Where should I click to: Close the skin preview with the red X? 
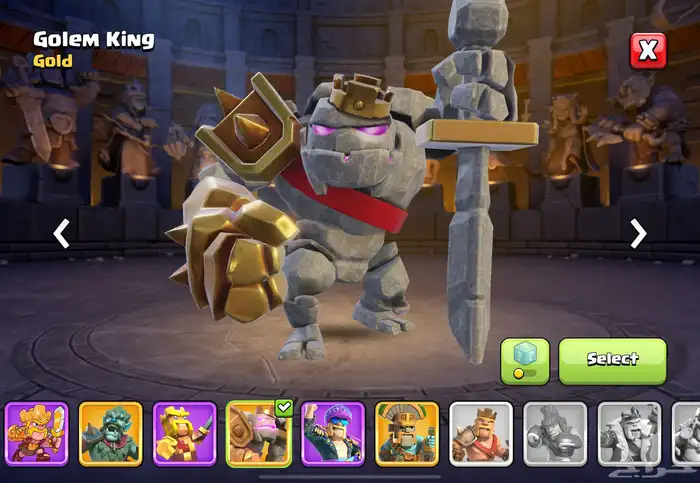pos(647,50)
